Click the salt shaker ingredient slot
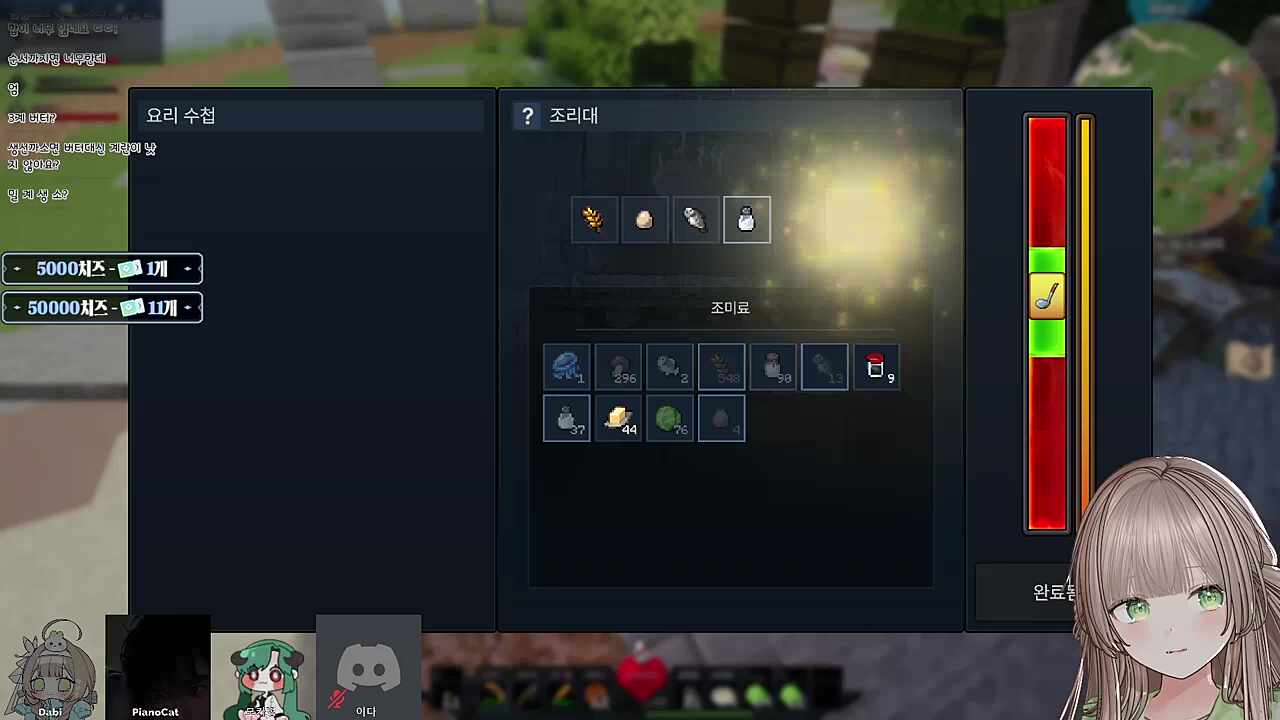This screenshot has width=1280, height=720. click(746, 220)
